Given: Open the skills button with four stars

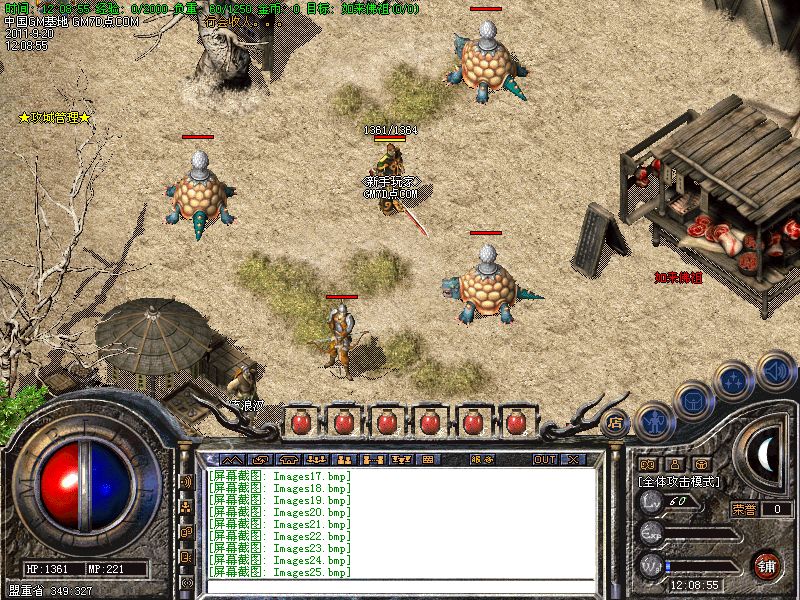Looking at the screenshot, I should (x=735, y=380).
